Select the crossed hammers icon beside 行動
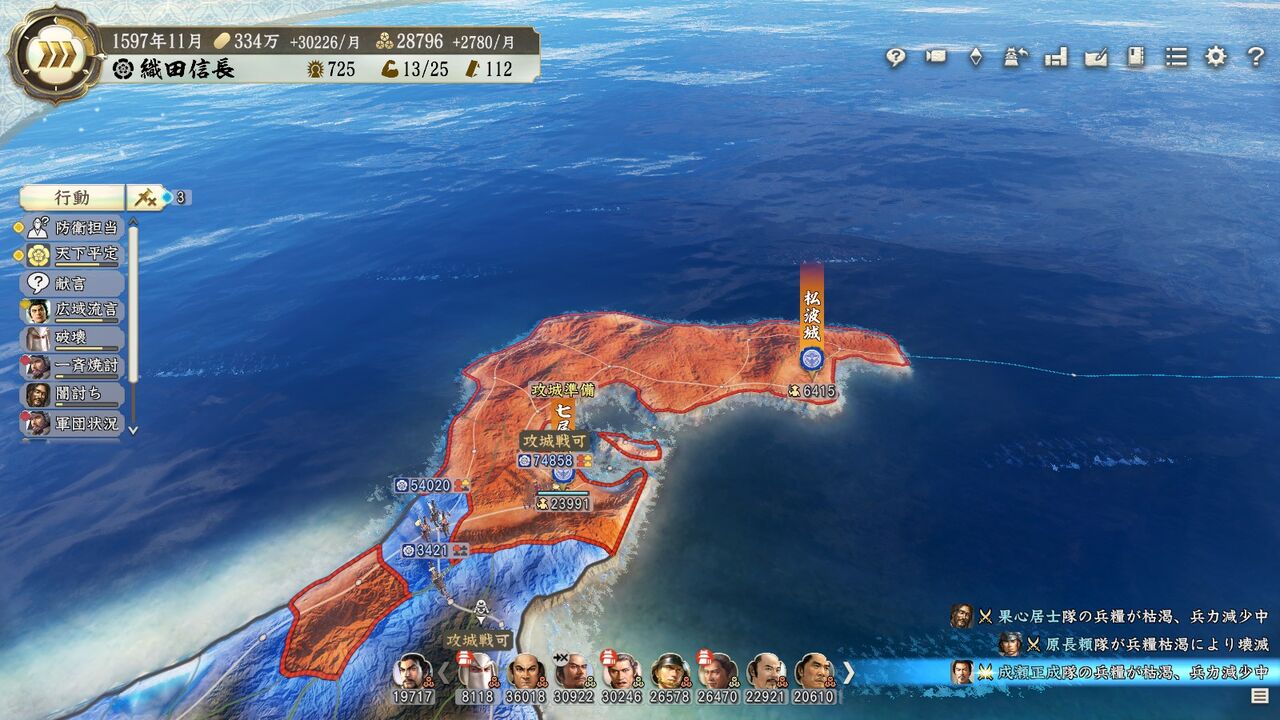Screen dimensions: 1280x720 (146, 198)
